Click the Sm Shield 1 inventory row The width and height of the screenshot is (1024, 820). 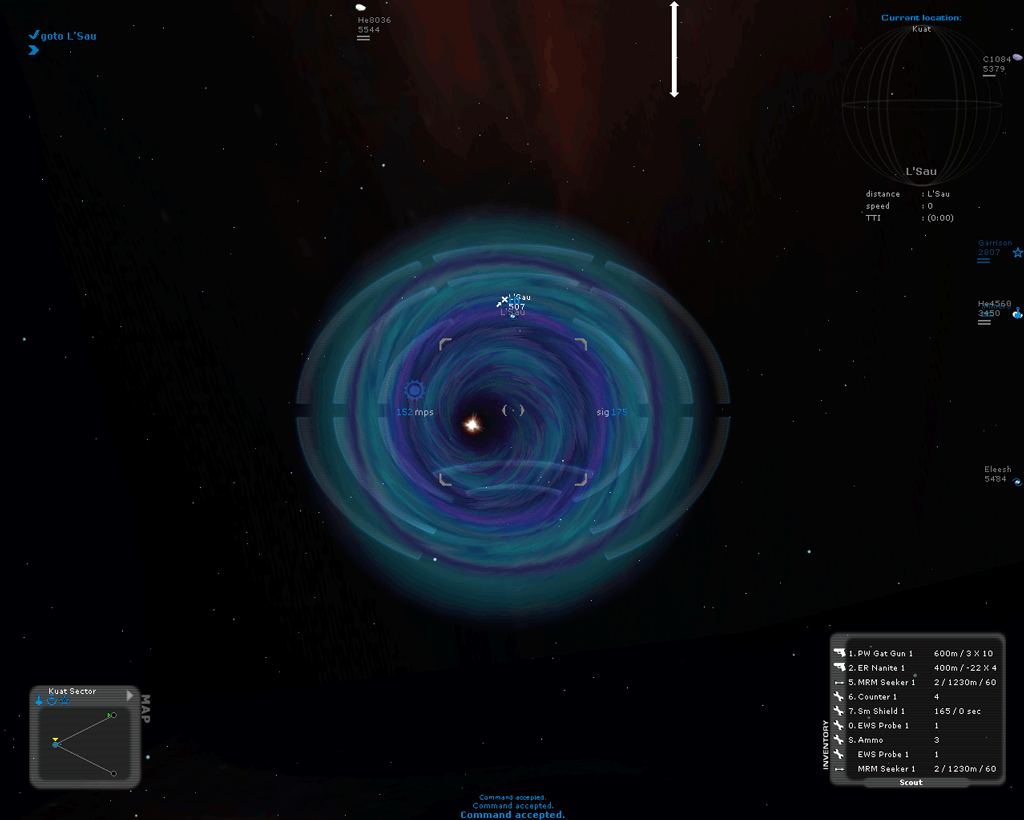(914, 711)
